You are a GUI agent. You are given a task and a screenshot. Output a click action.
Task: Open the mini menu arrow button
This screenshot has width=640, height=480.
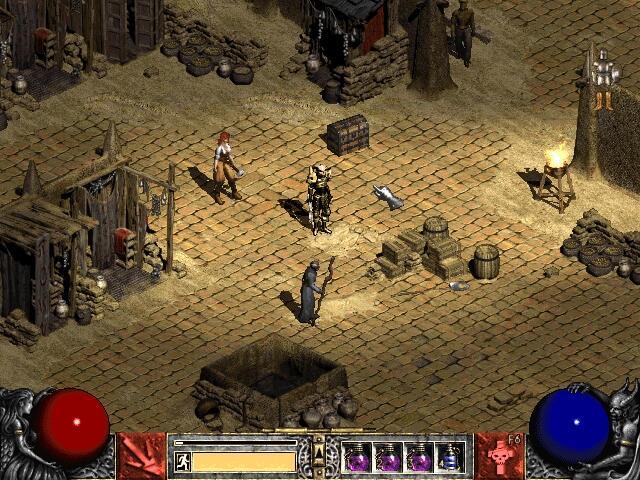click(x=319, y=456)
